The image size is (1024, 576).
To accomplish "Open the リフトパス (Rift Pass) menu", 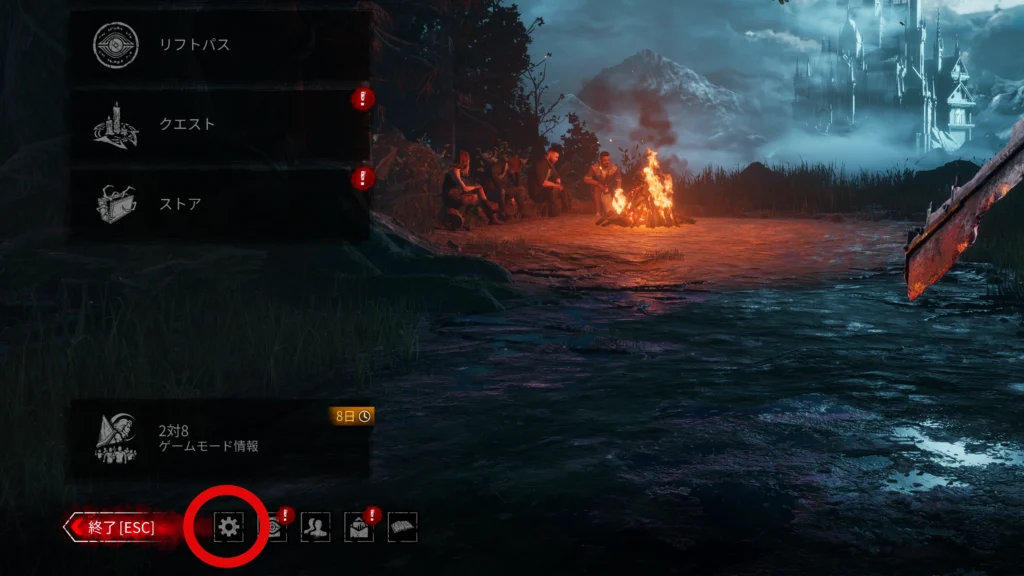I will click(x=220, y=46).
